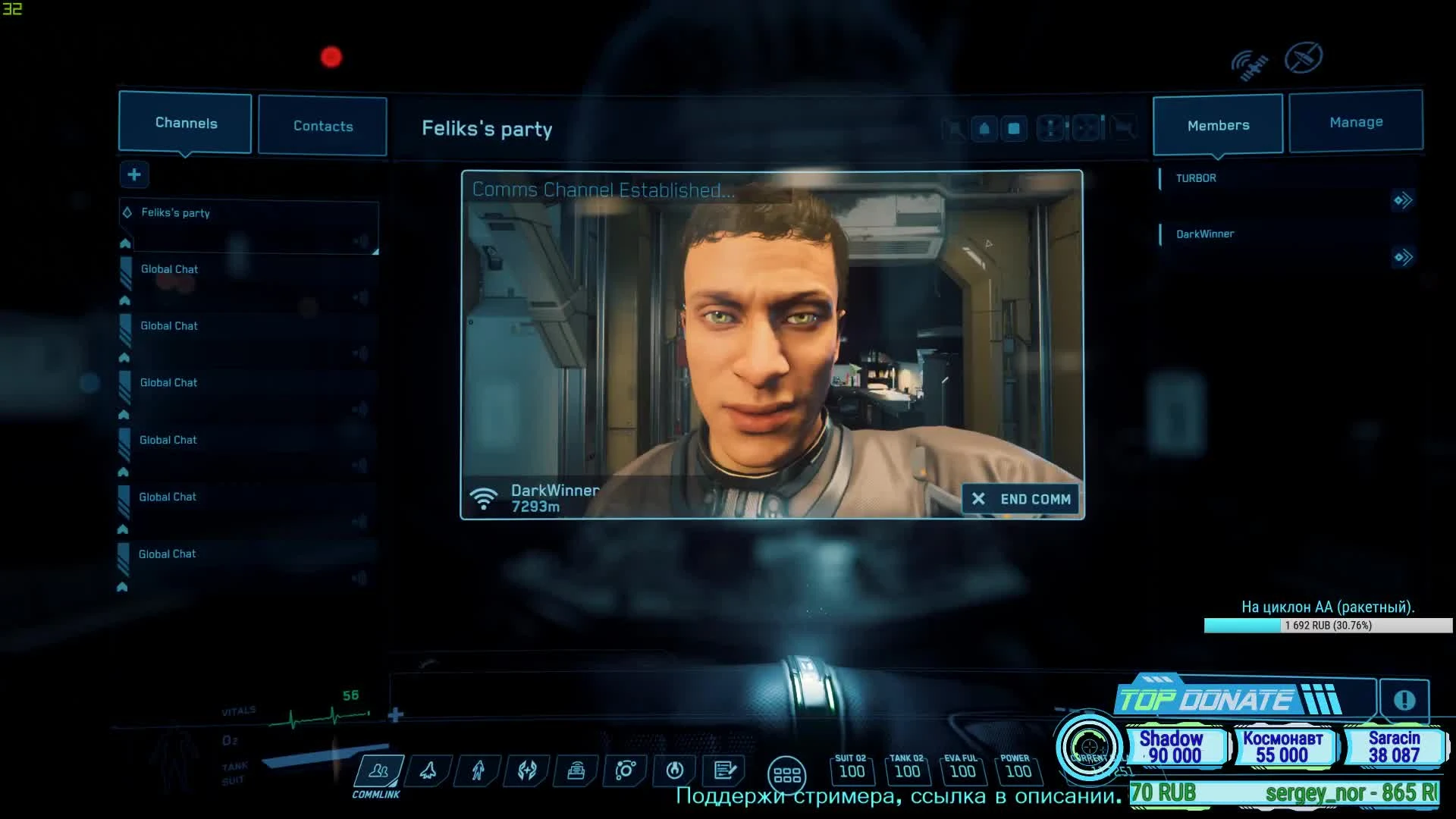The width and height of the screenshot is (1456, 819).
Task: Open the Commlink app icon
Action: click(x=377, y=771)
